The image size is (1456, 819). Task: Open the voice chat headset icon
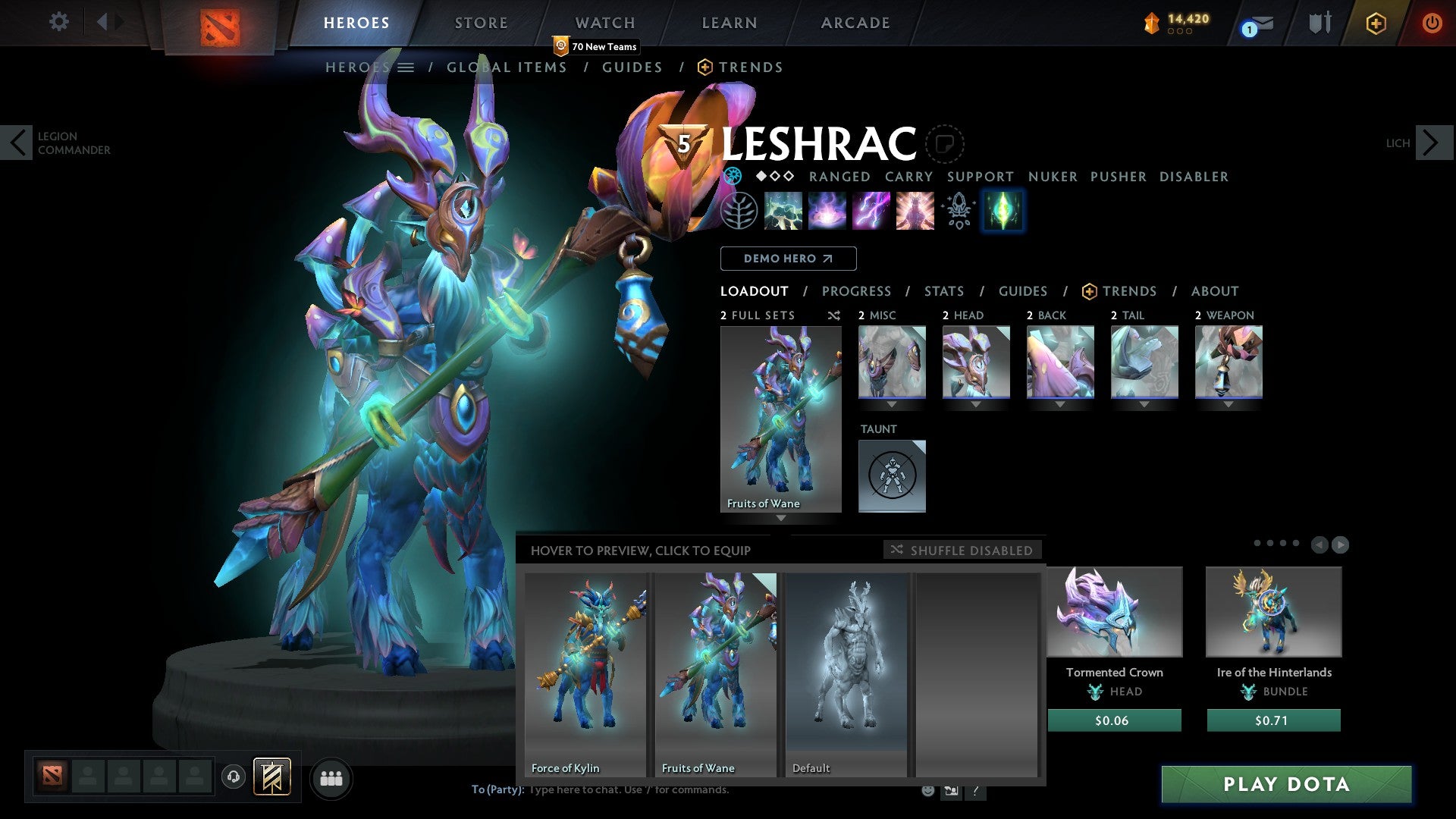234,777
